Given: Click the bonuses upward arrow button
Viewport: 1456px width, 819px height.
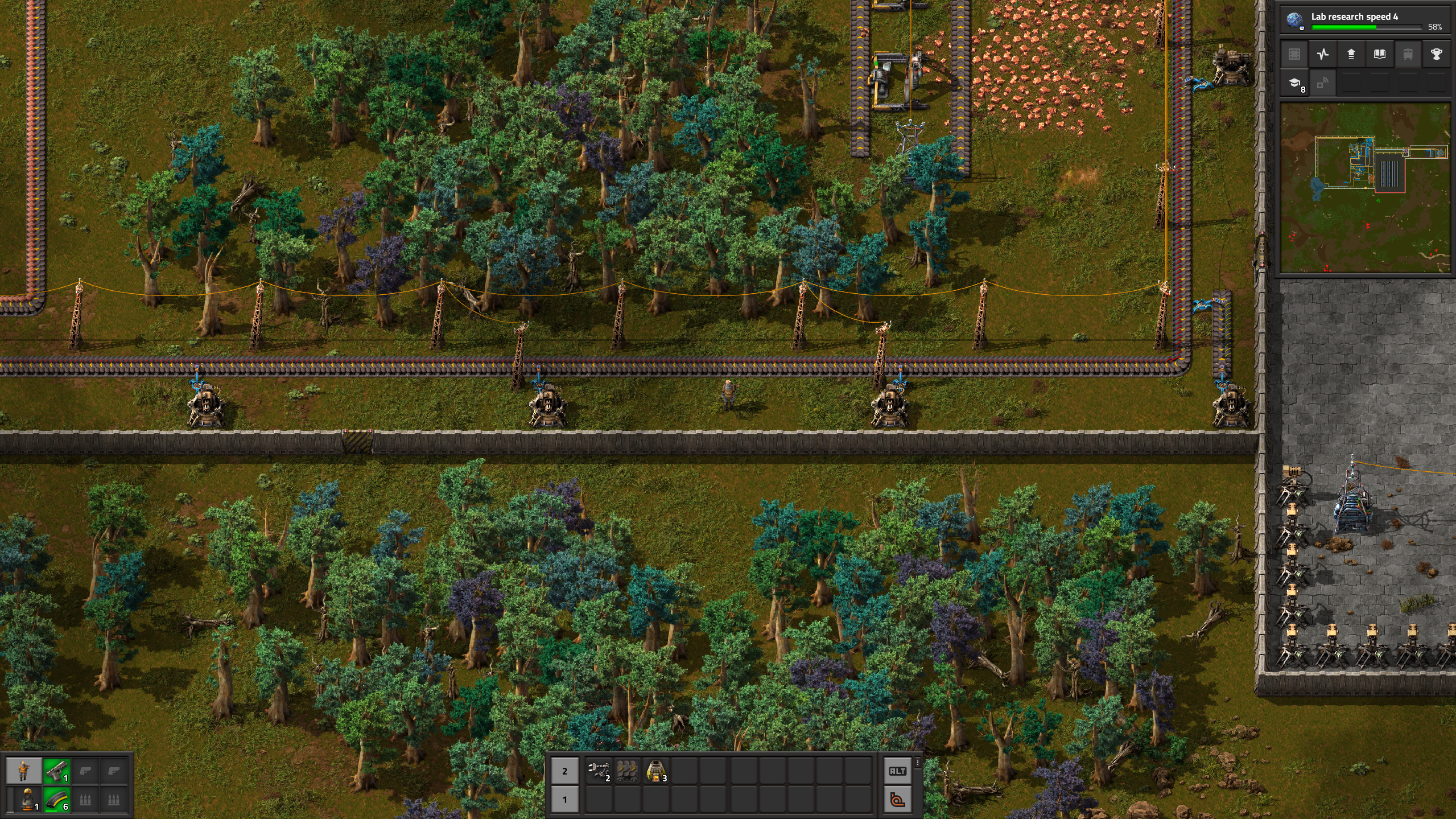Looking at the screenshot, I should pos(1351,54).
